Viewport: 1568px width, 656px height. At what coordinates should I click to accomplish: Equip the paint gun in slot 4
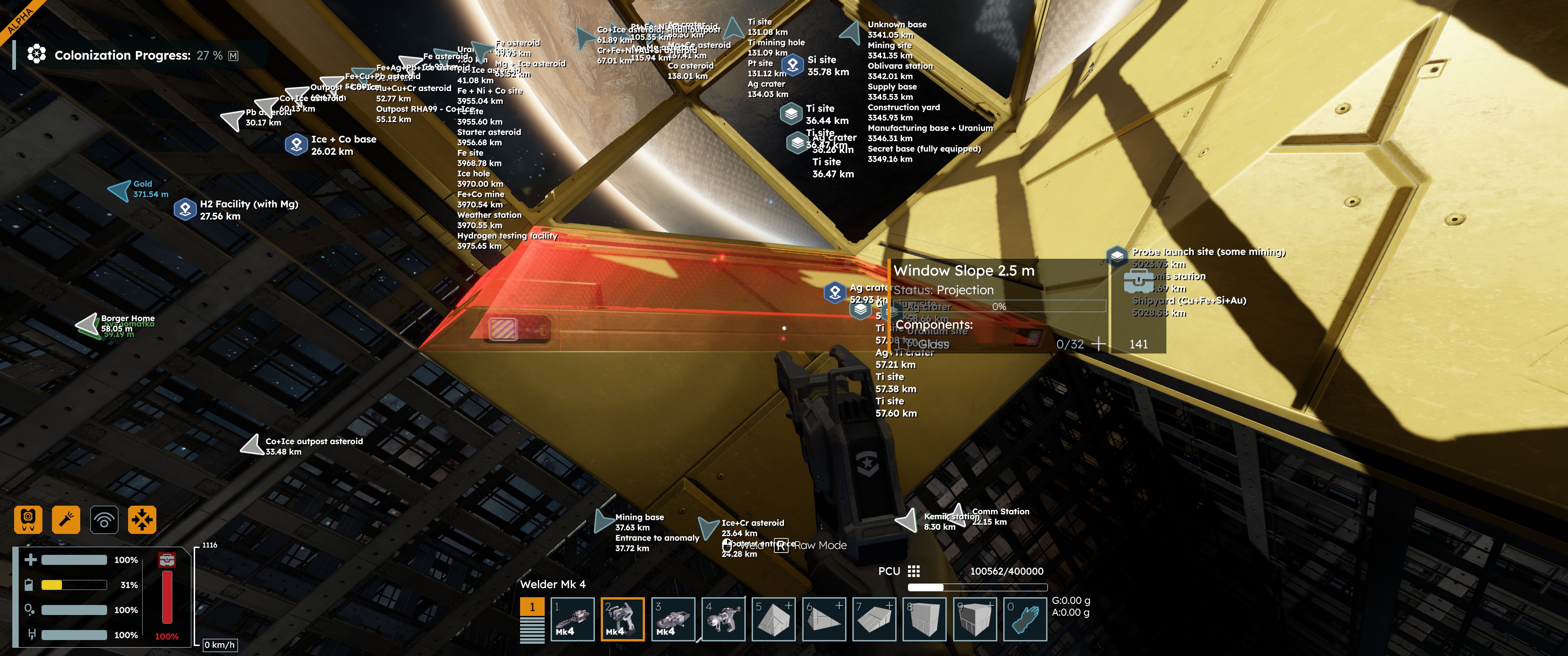(x=723, y=619)
